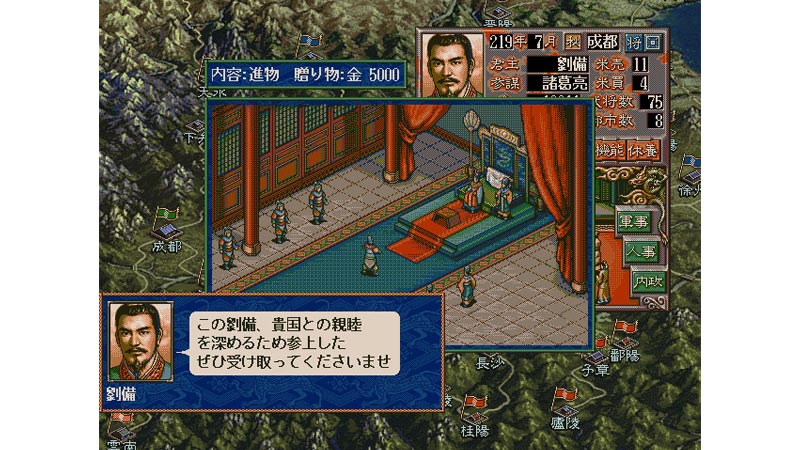Screen dimensions: 800x450
Task: Pick the 桂陽 city flag on map
Action: 476,405
